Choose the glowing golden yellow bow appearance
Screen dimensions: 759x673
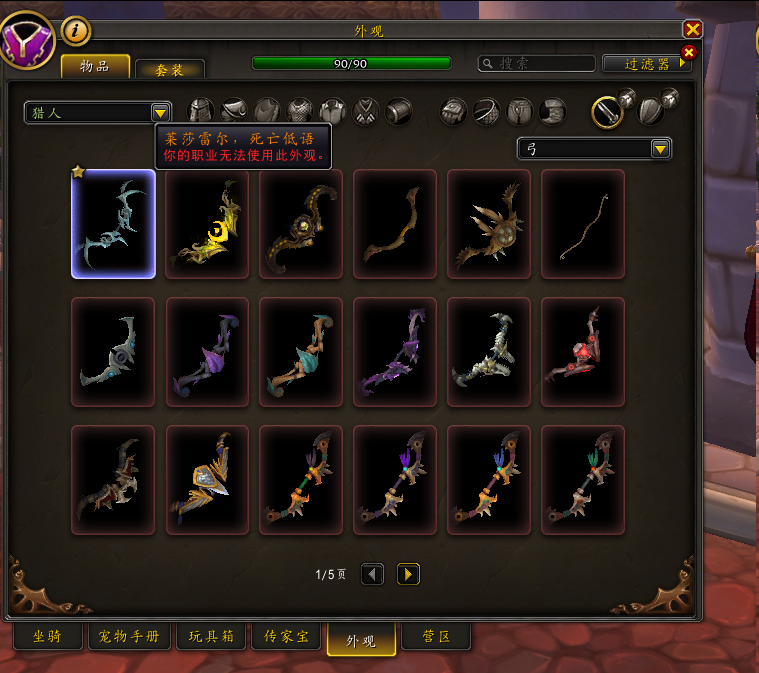pyautogui.click(x=207, y=224)
